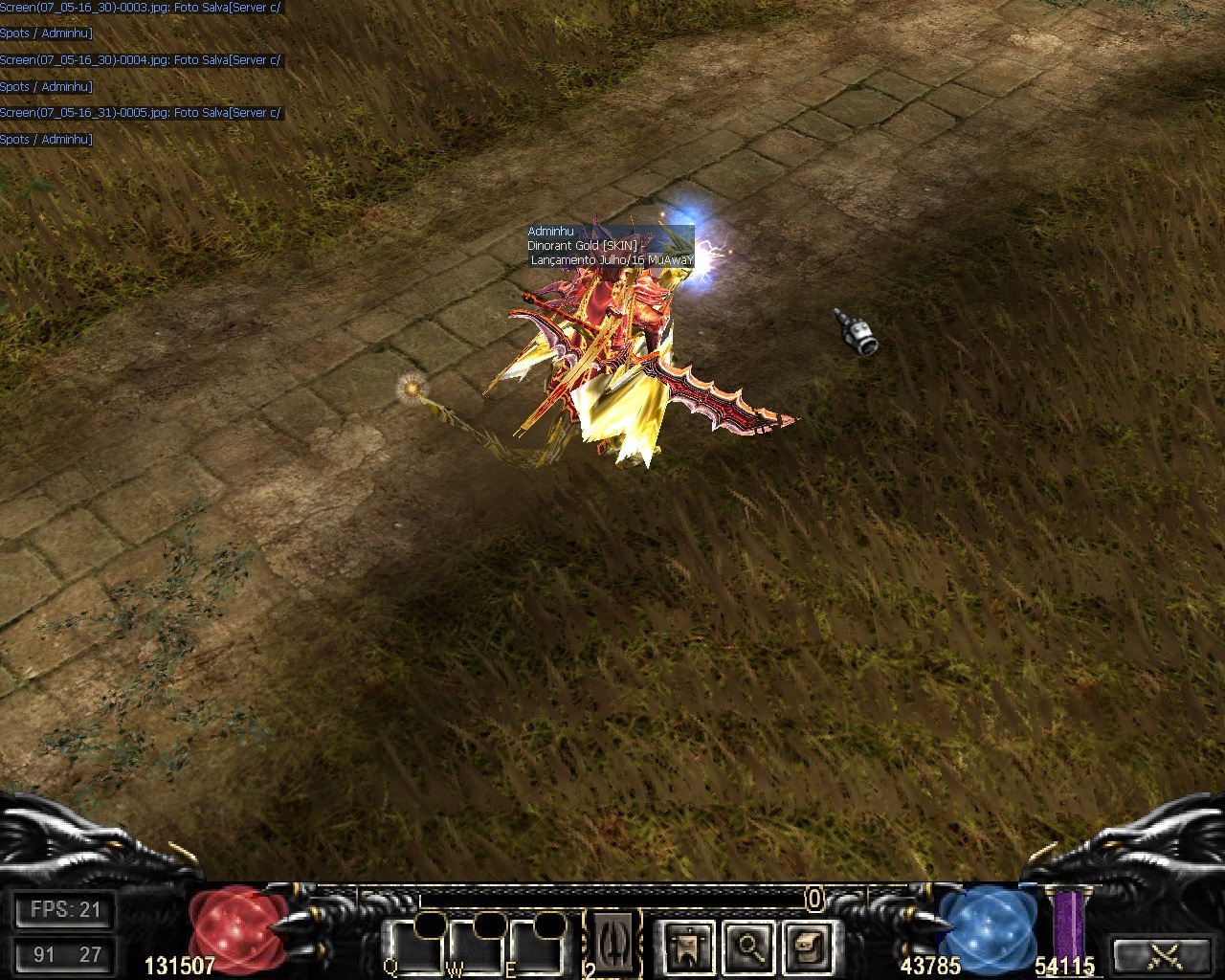Open the active sword skill selector
The image size is (1225, 980).
tap(612, 944)
